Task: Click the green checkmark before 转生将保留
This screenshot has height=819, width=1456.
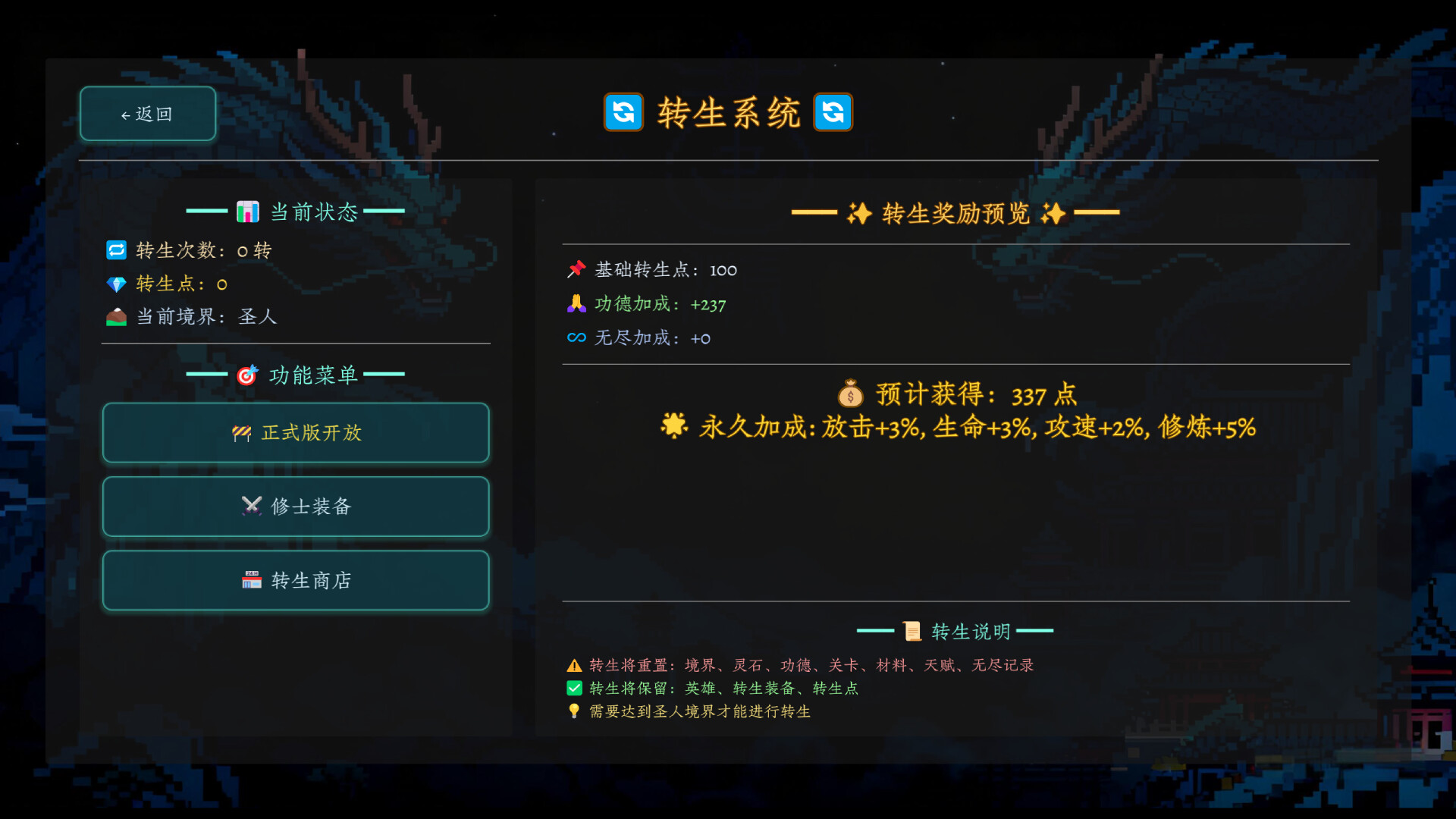Action: point(573,689)
